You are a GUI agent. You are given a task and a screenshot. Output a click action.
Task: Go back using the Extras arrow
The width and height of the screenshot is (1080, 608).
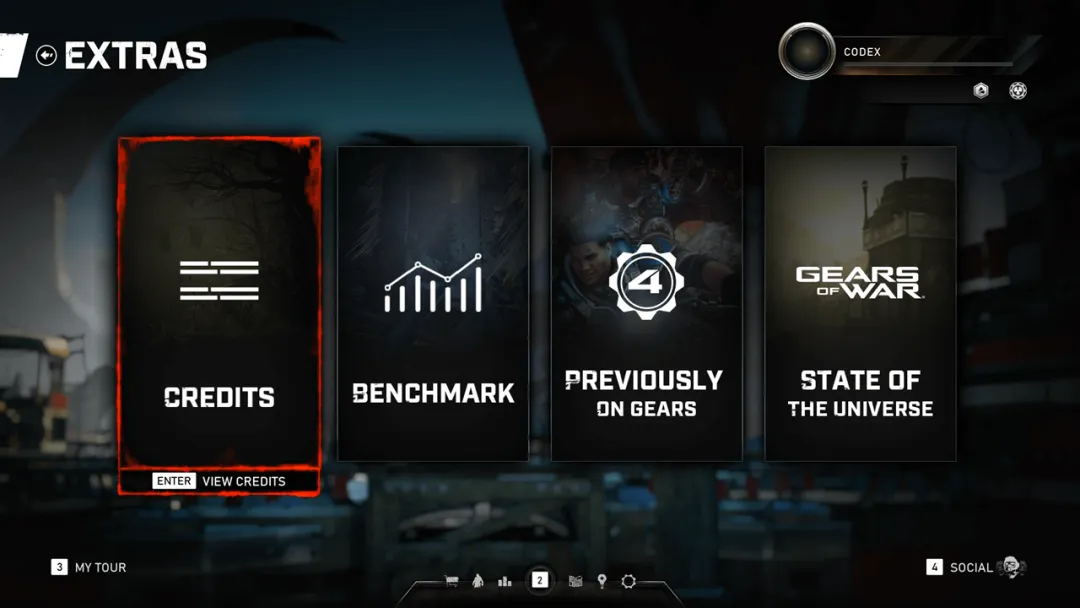pos(46,56)
